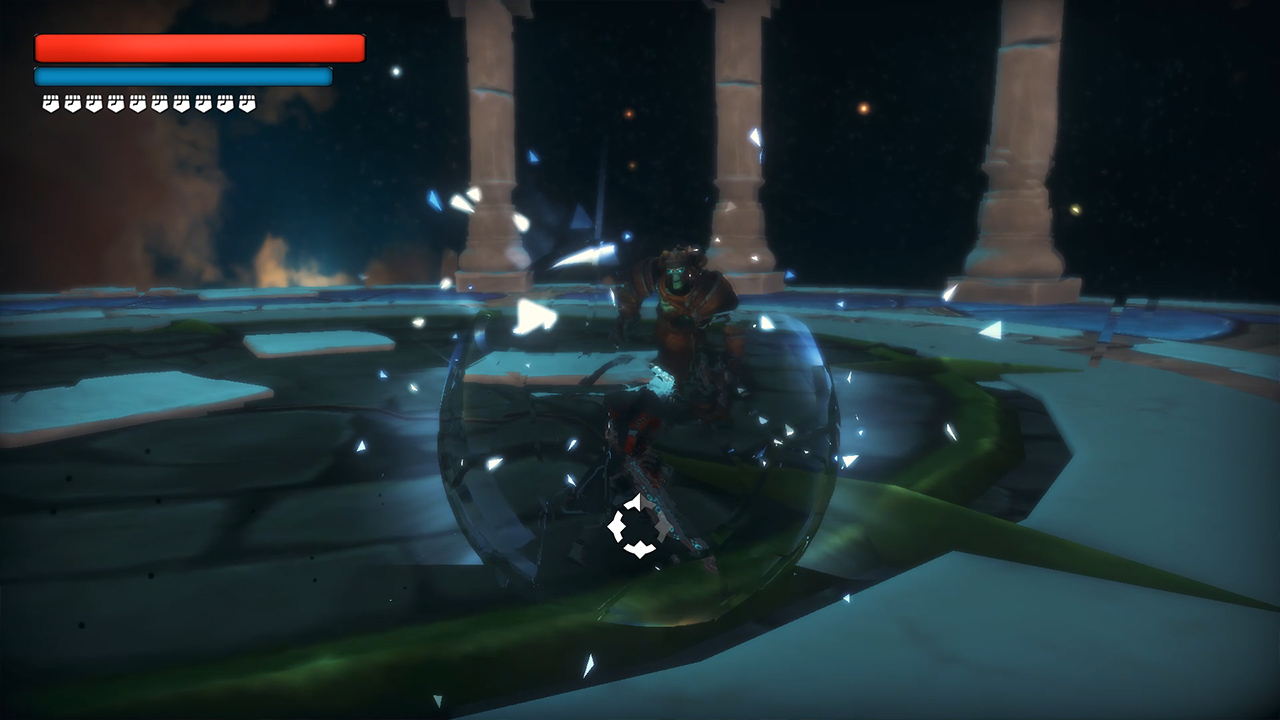Select the fourth shield charge icon
Viewport: 1280px width, 720px height.
pos(114,103)
